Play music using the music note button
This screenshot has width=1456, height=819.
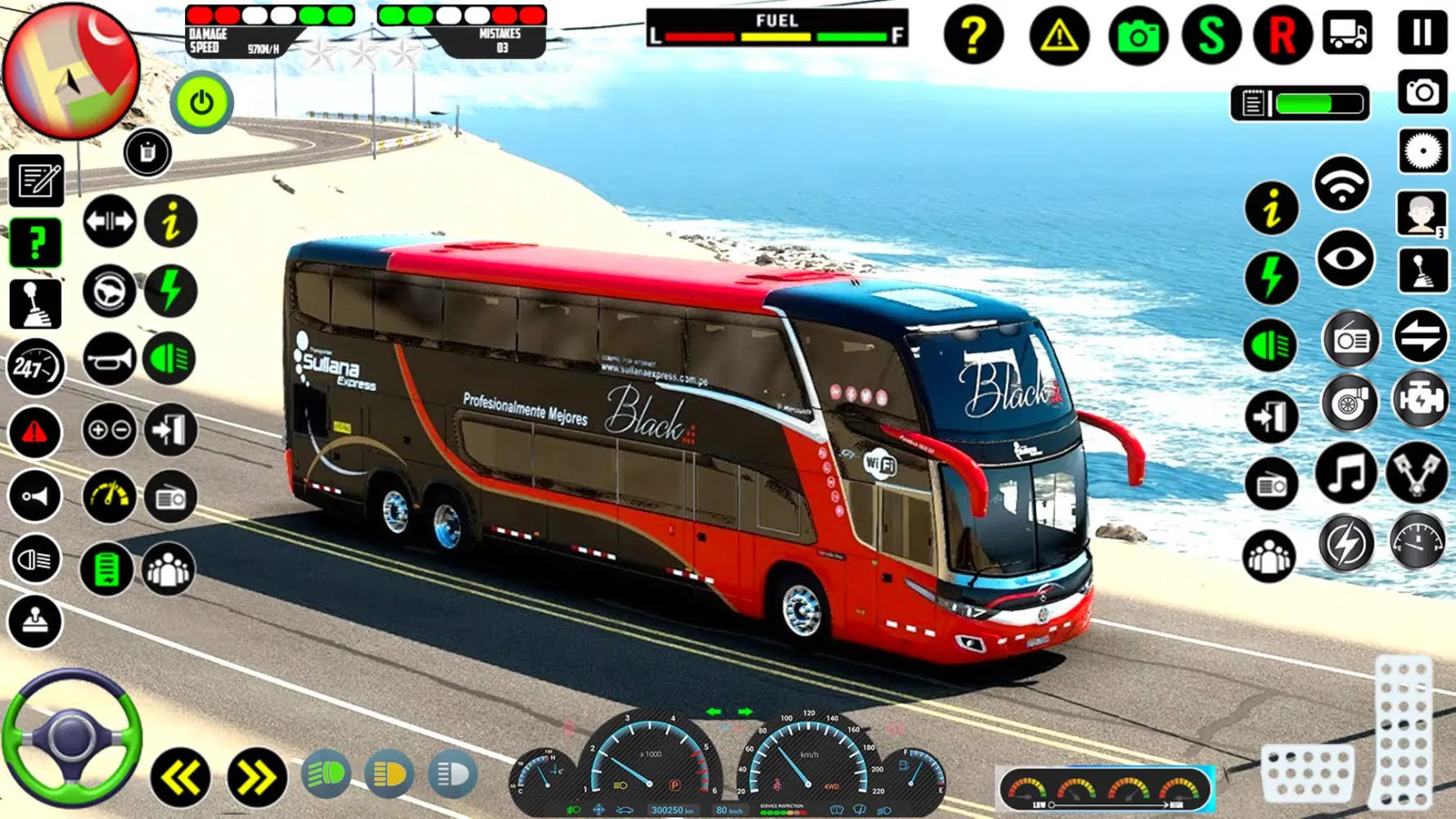pos(1346,474)
